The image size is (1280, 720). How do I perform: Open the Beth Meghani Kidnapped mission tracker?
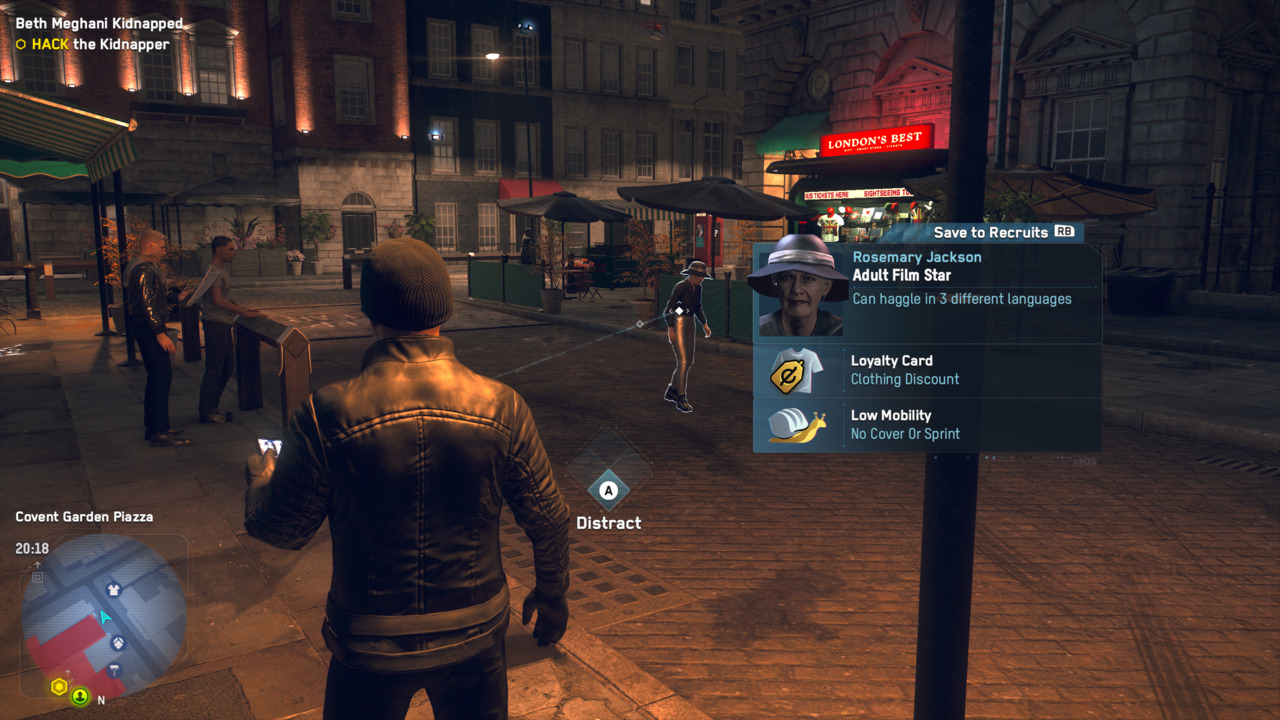pyautogui.click(x=99, y=23)
